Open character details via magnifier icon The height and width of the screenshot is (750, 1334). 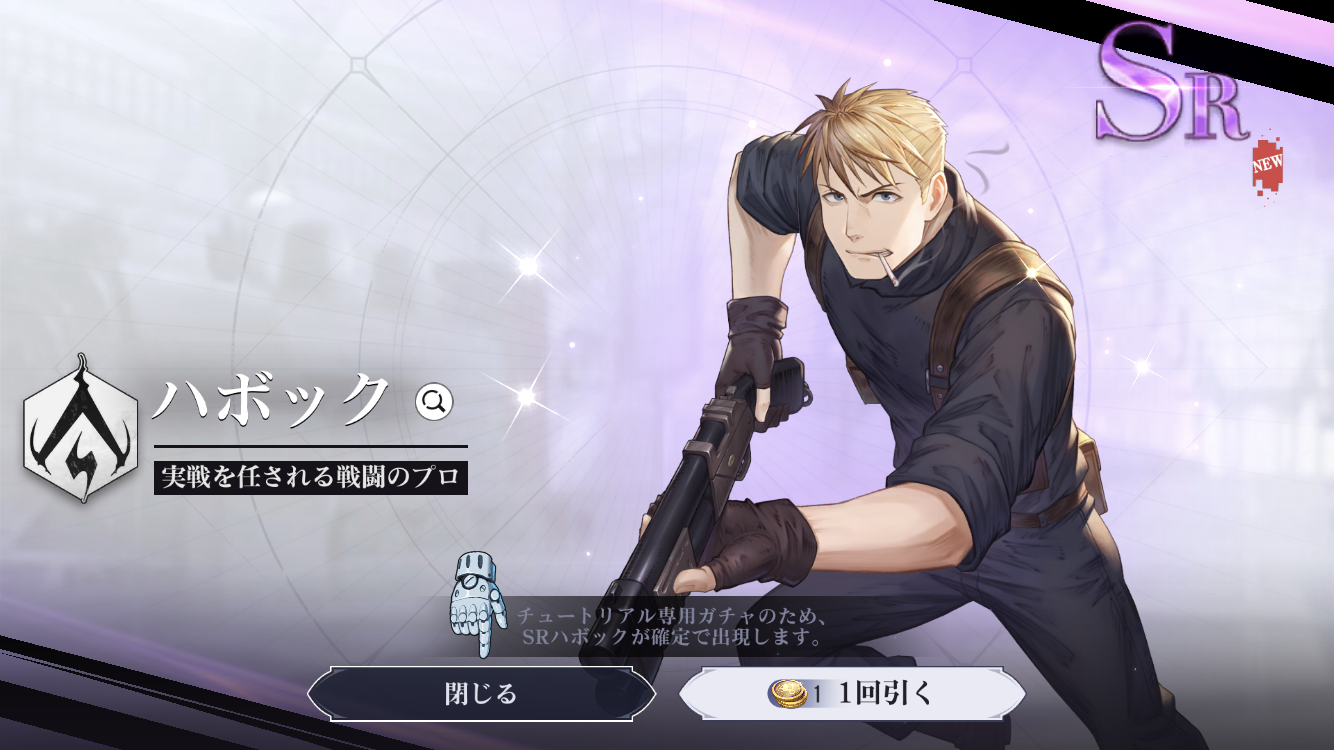pyautogui.click(x=435, y=402)
